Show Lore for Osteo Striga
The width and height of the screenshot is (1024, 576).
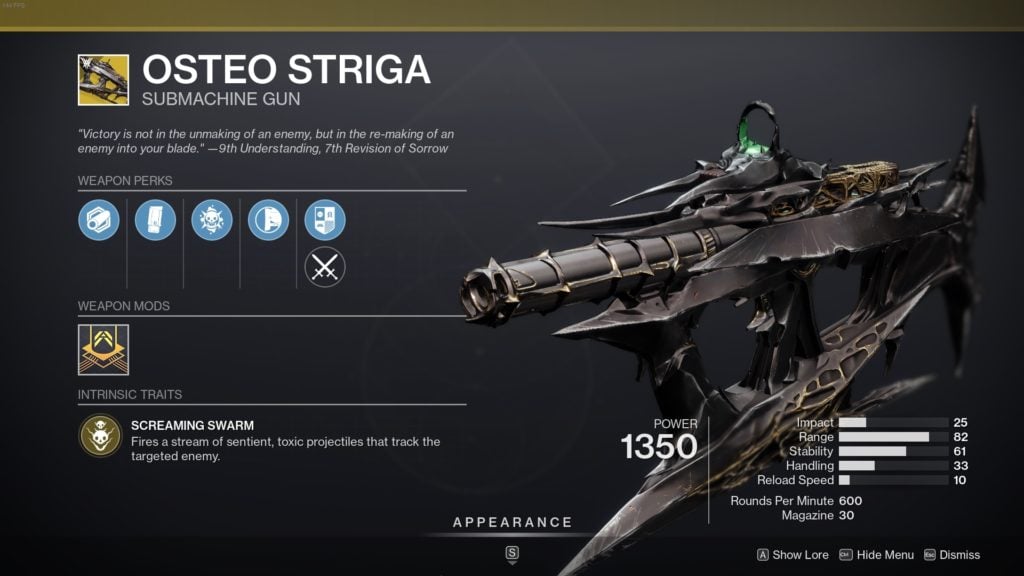click(x=791, y=555)
